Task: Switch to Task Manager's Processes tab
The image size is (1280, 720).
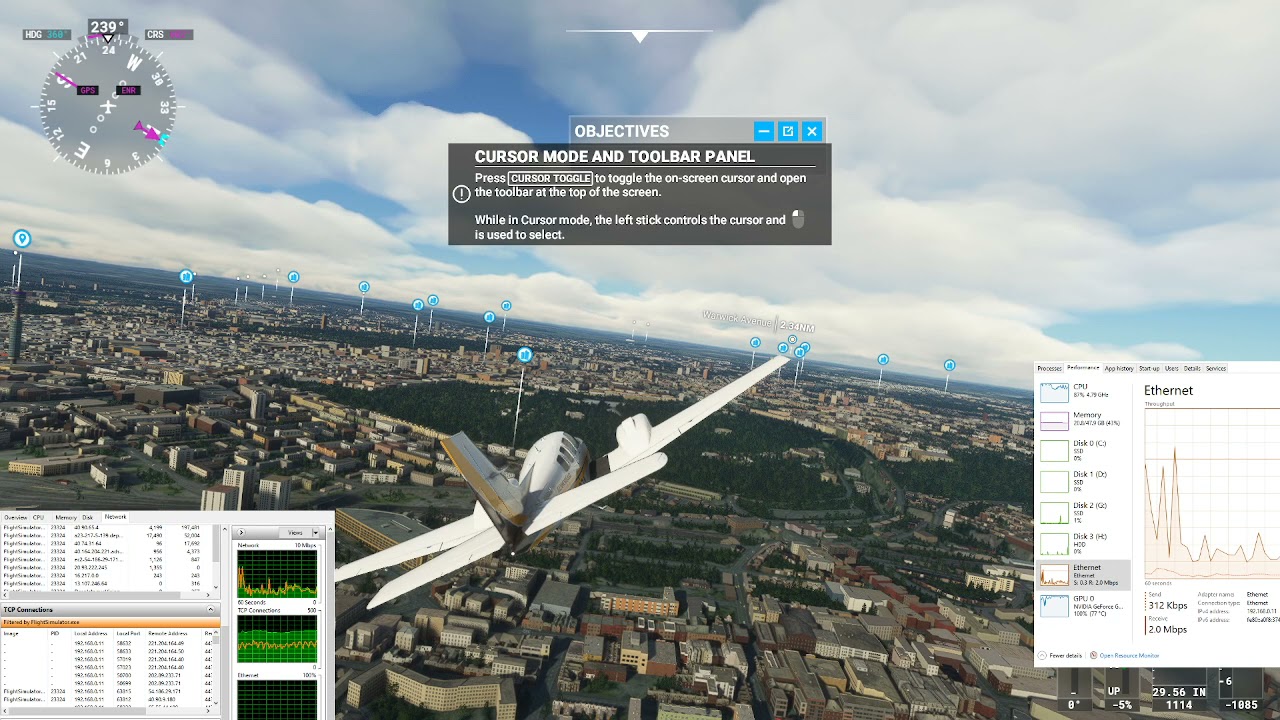Action: 1049,368
